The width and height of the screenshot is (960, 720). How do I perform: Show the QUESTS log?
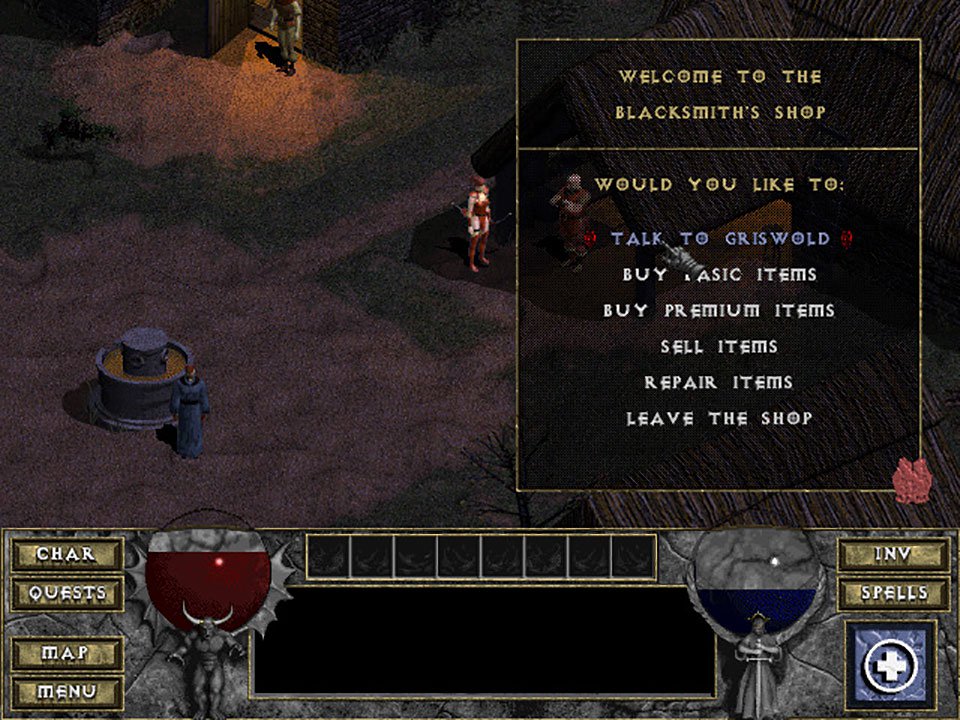coord(66,593)
